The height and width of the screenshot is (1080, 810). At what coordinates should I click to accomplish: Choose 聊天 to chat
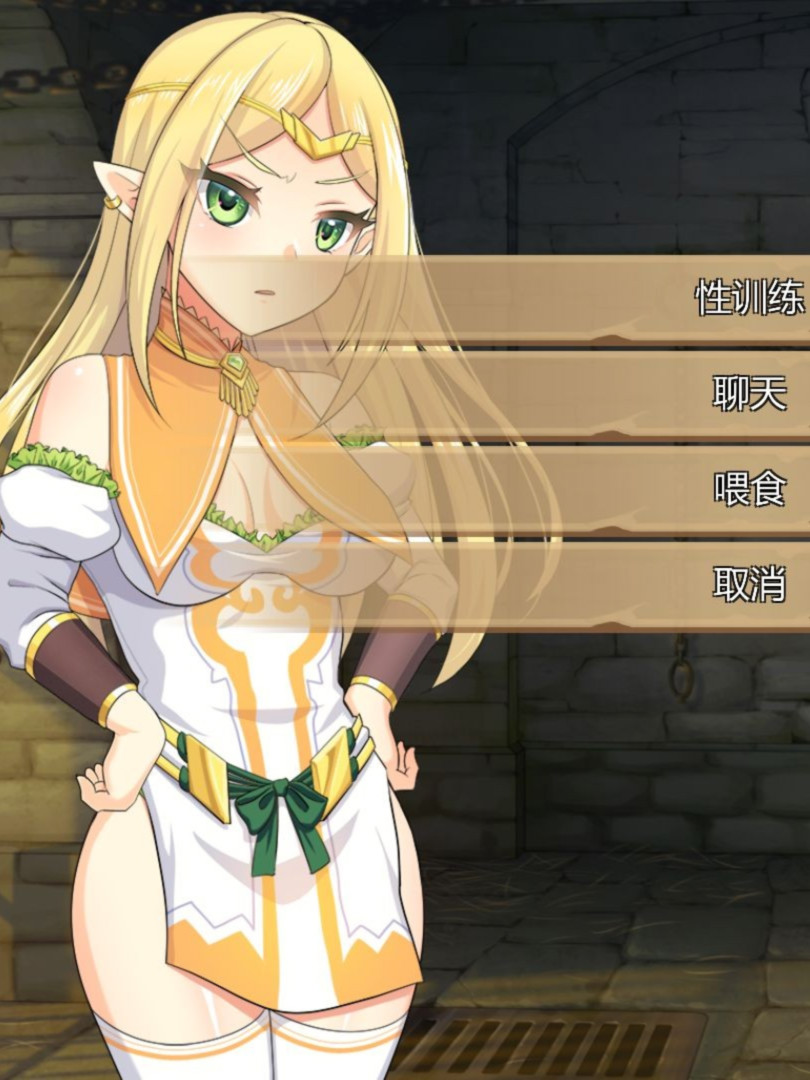[x=748, y=393]
